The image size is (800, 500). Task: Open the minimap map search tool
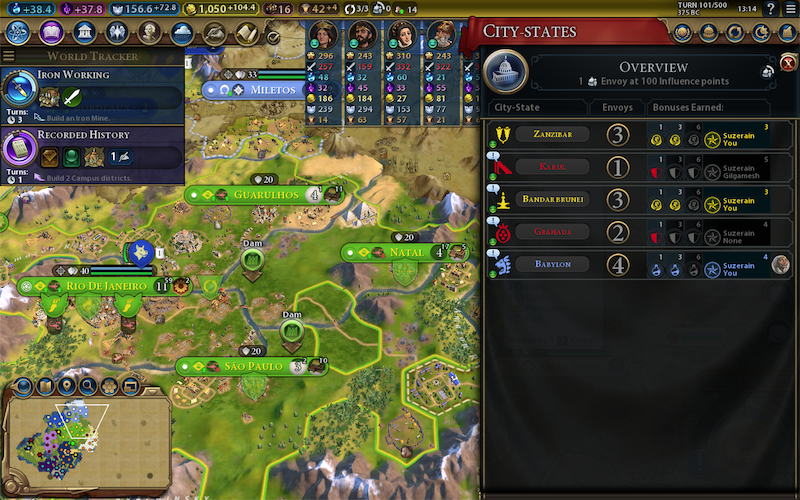[x=88, y=386]
